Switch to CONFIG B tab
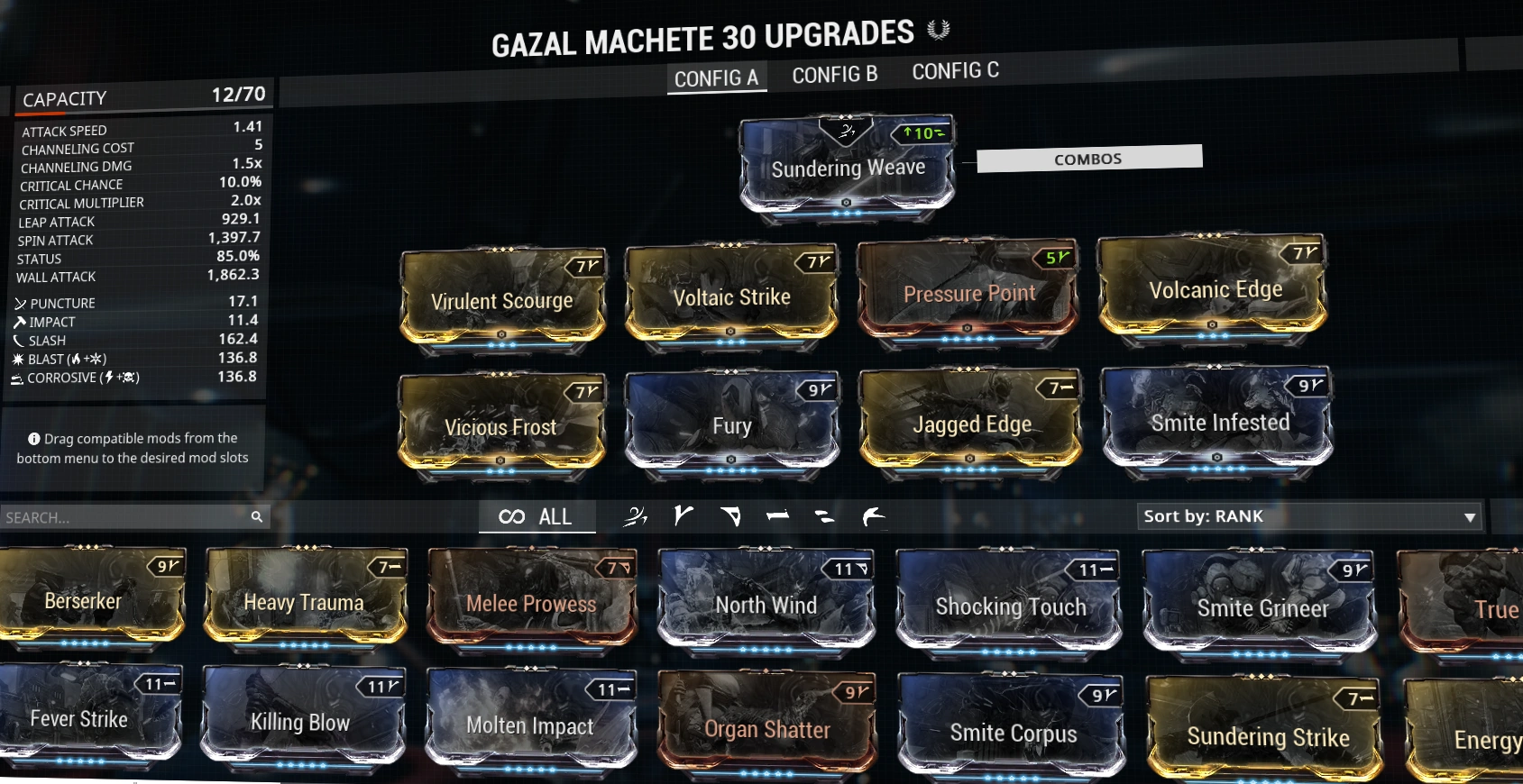The height and width of the screenshot is (784, 1523). click(x=834, y=74)
